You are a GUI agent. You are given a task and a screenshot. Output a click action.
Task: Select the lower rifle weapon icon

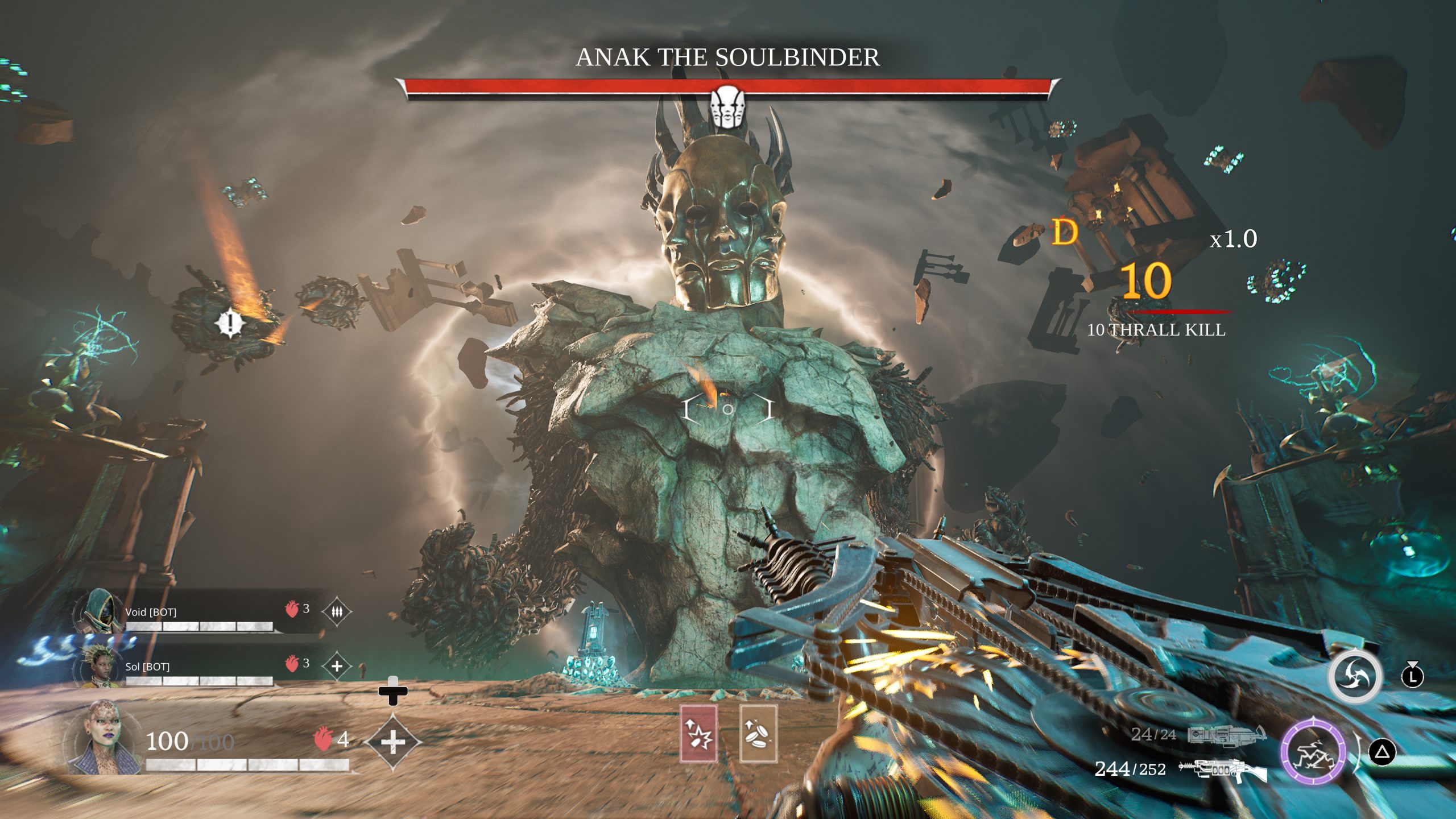1223,770
